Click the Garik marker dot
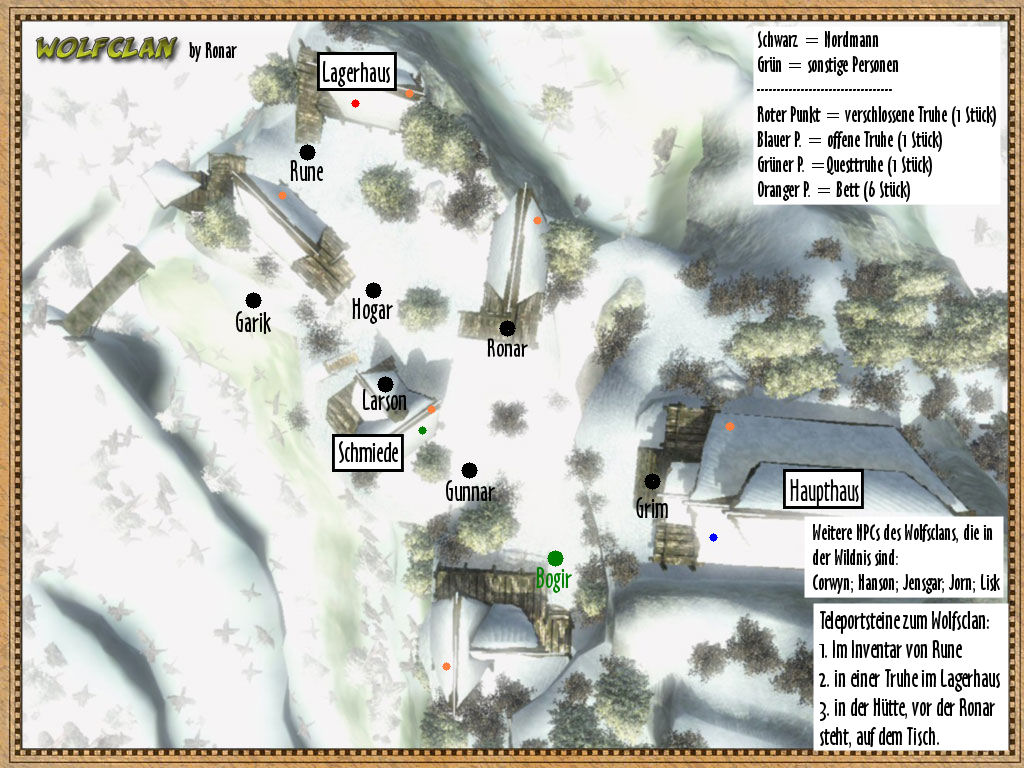Screen dimensions: 1024x768 click(253, 300)
